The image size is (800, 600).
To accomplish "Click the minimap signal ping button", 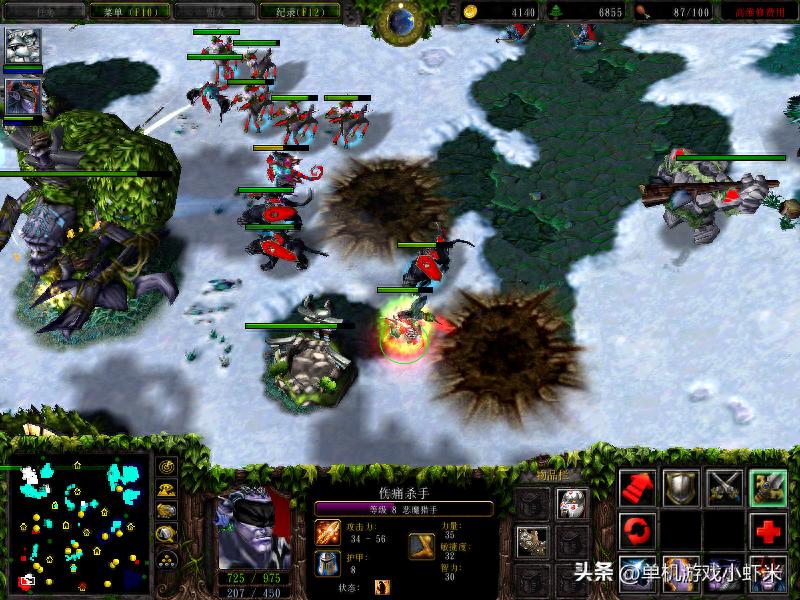I will coord(167,468).
